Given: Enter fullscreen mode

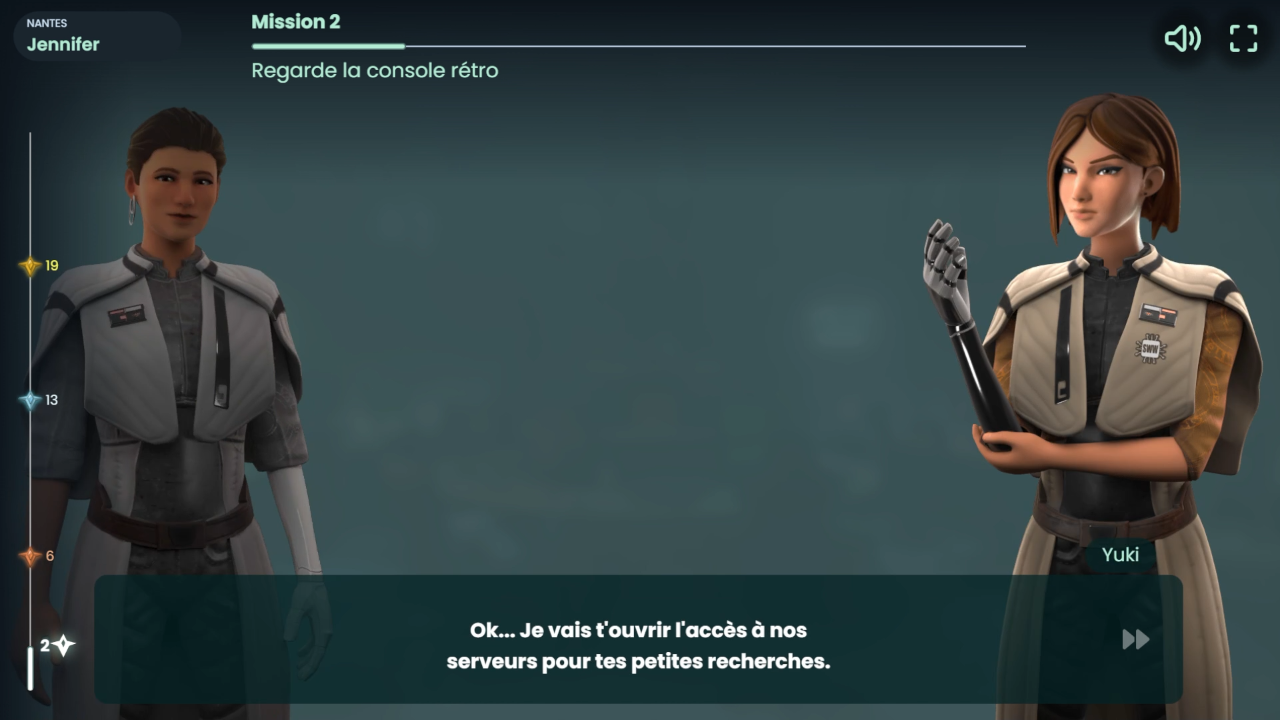Looking at the screenshot, I should pyautogui.click(x=1243, y=39).
